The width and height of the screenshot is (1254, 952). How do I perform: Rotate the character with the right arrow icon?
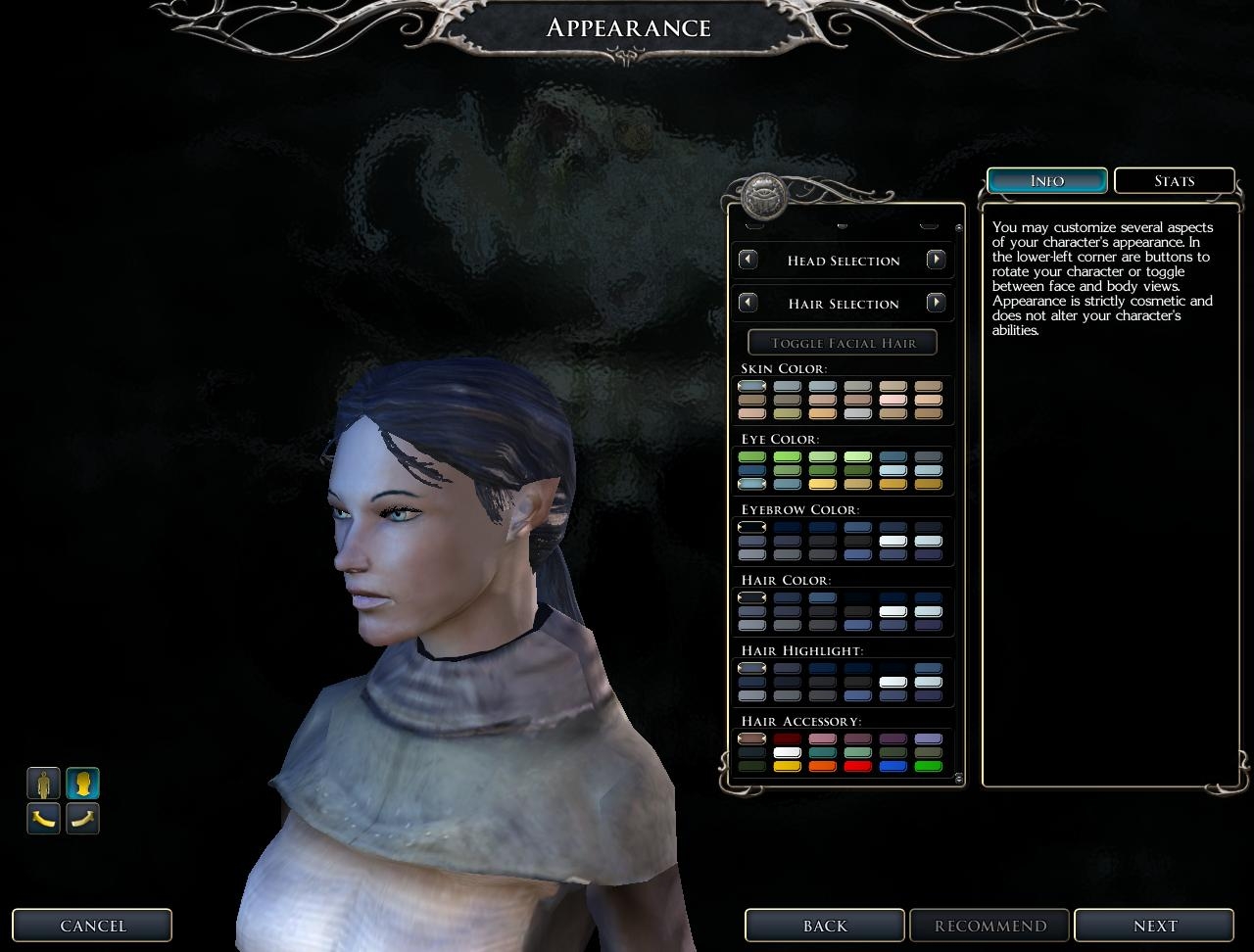coord(83,818)
